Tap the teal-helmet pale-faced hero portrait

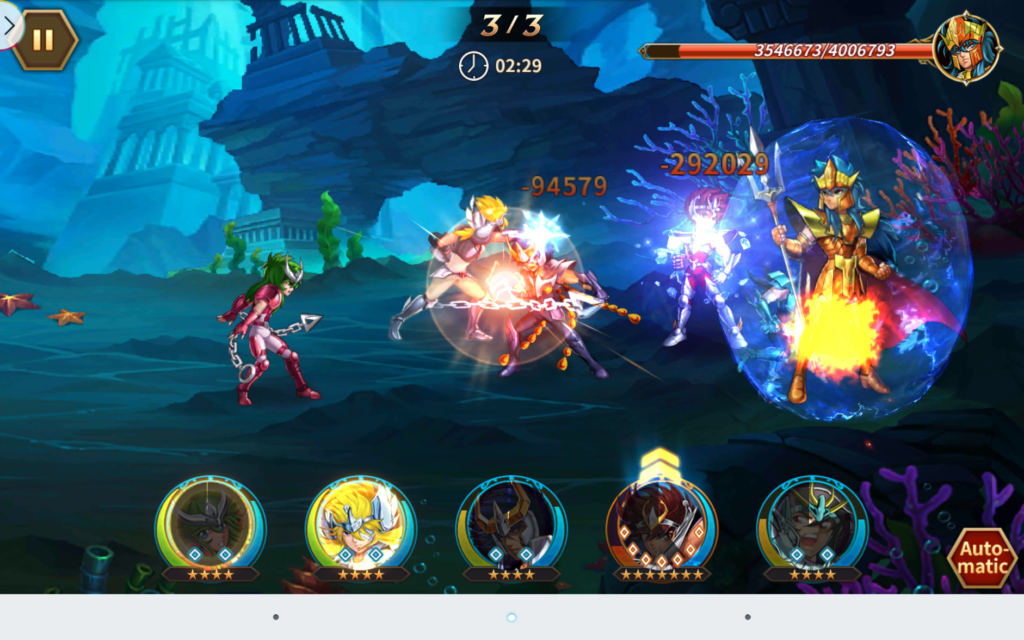(x=811, y=524)
